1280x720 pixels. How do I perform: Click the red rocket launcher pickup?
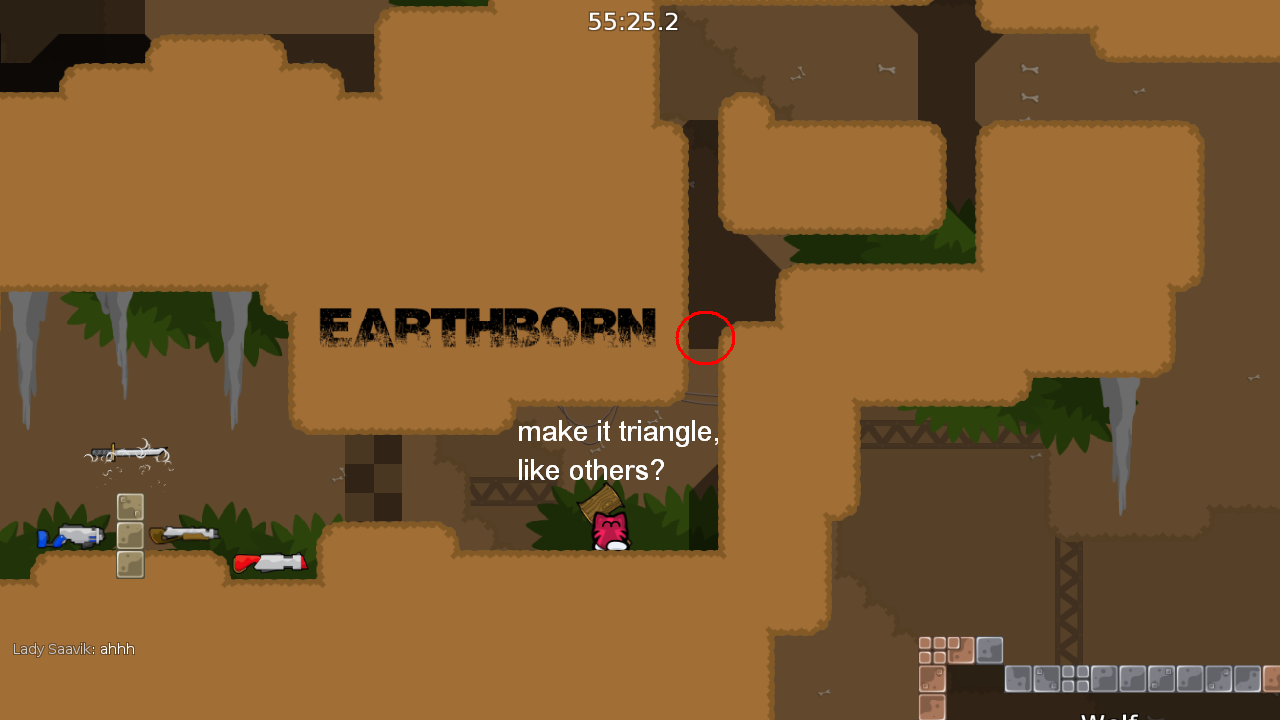tap(272, 561)
